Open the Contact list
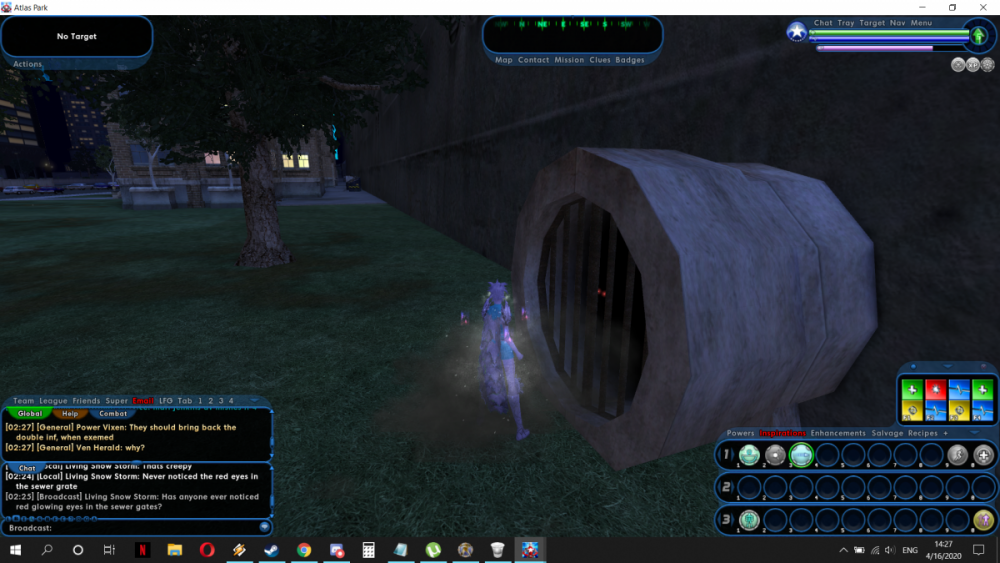 pos(533,60)
